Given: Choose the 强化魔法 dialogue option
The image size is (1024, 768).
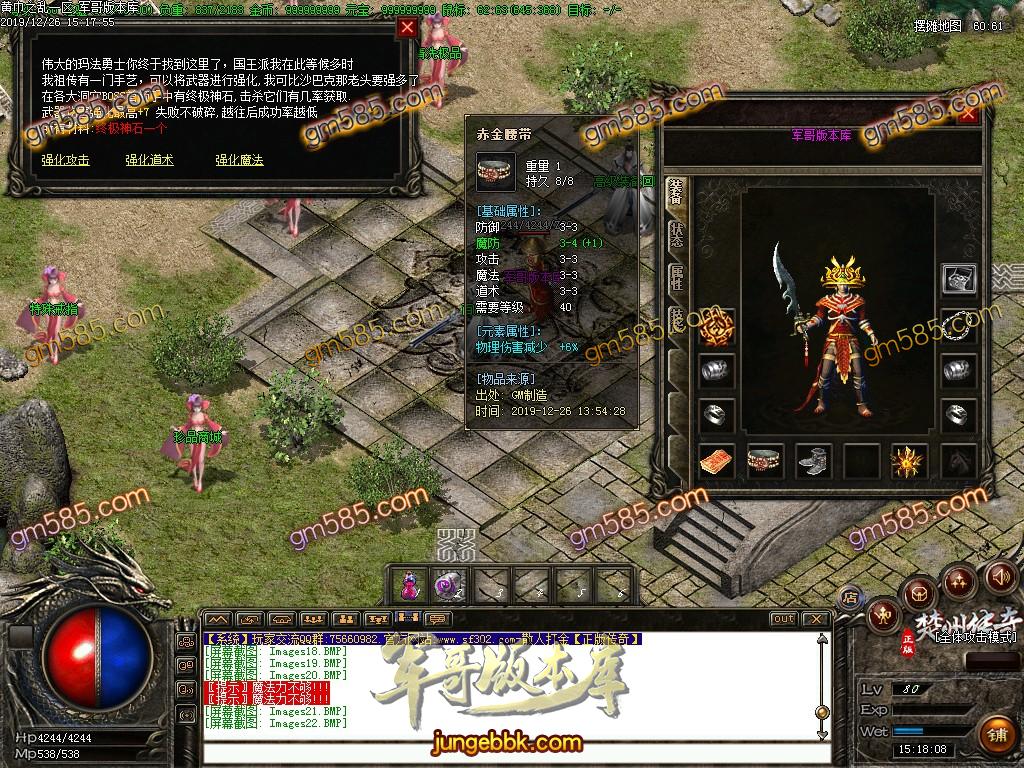Looking at the screenshot, I should 239,160.
